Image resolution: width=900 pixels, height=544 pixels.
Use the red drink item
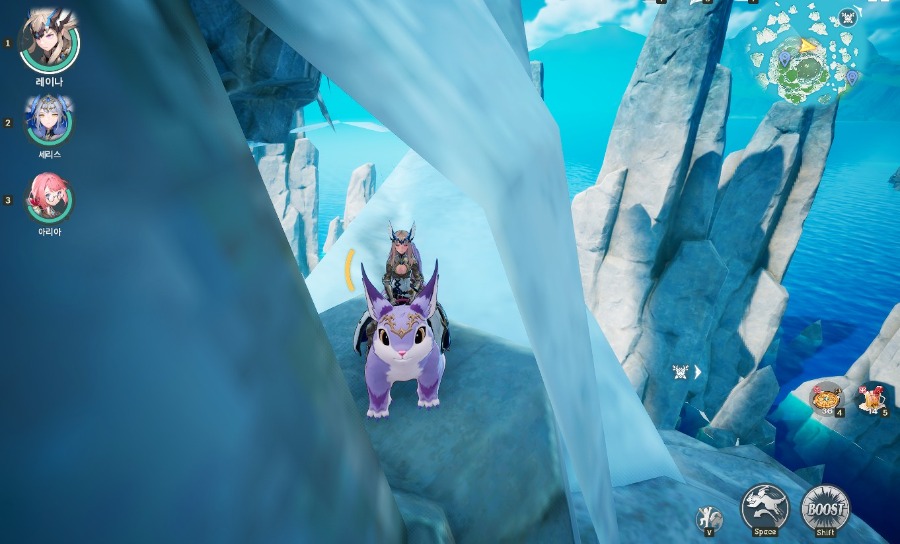click(872, 398)
